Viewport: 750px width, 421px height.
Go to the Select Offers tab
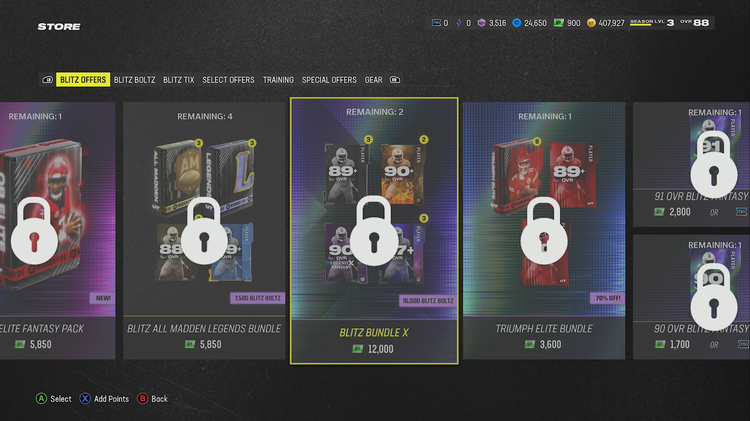[228, 80]
